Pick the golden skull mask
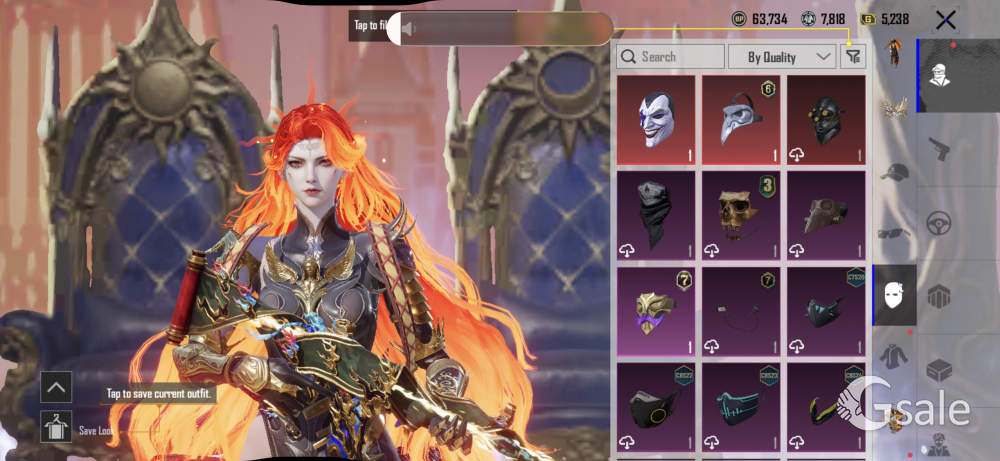This screenshot has width=1000, height=461. click(x=741, y=215)
